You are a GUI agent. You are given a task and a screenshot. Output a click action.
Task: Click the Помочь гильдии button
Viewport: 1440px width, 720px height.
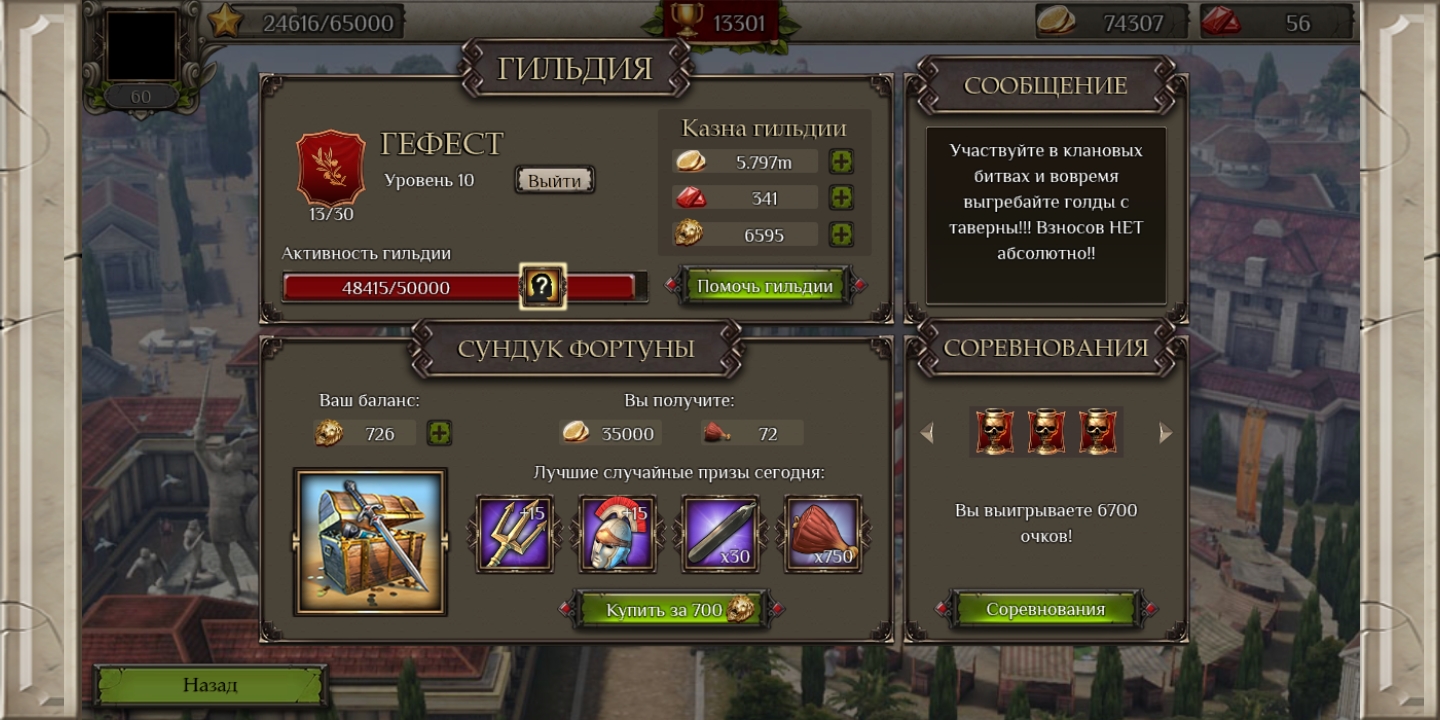point(765,286)
